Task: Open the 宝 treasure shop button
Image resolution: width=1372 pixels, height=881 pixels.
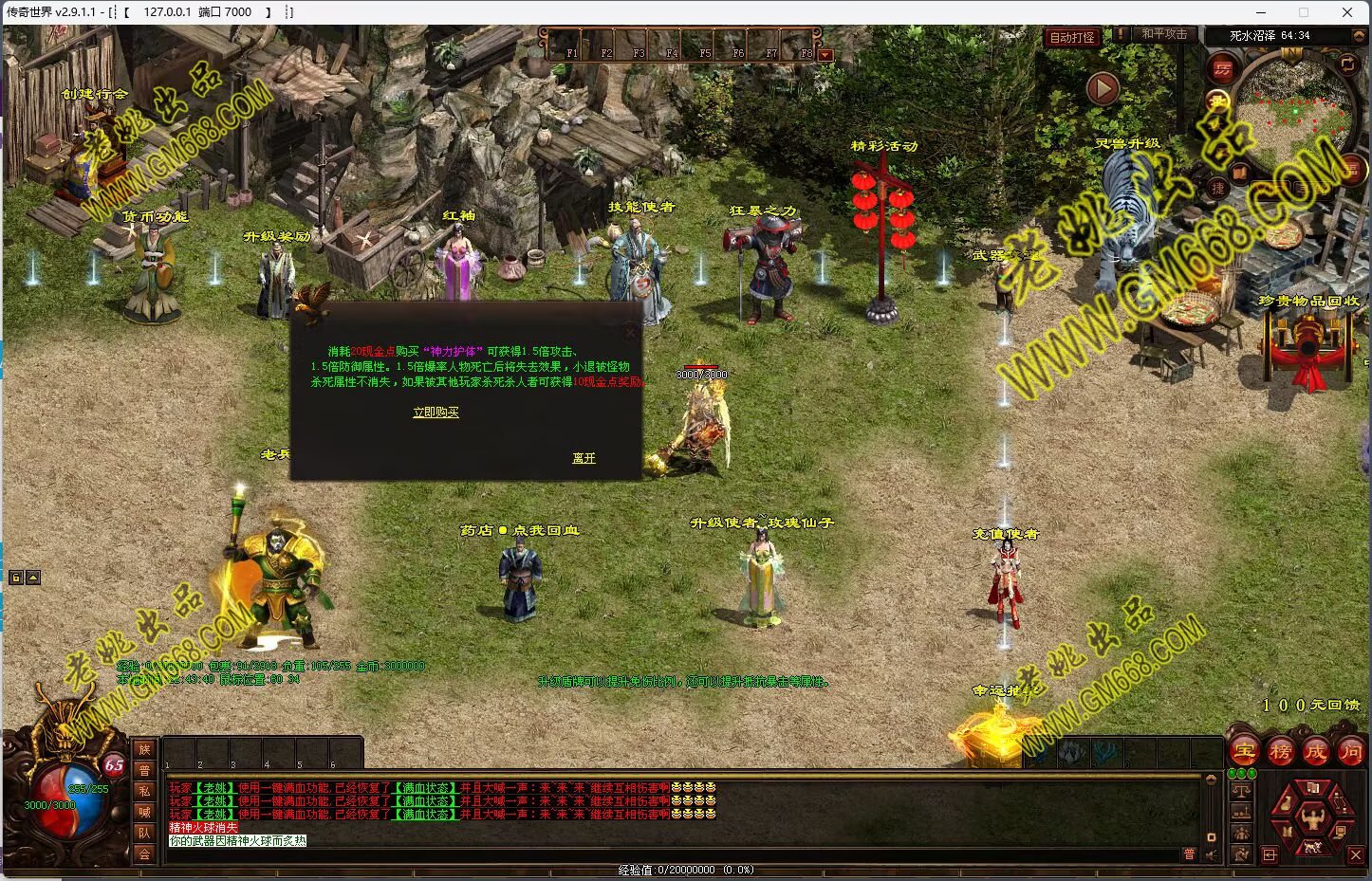Action: point(1245,752)
